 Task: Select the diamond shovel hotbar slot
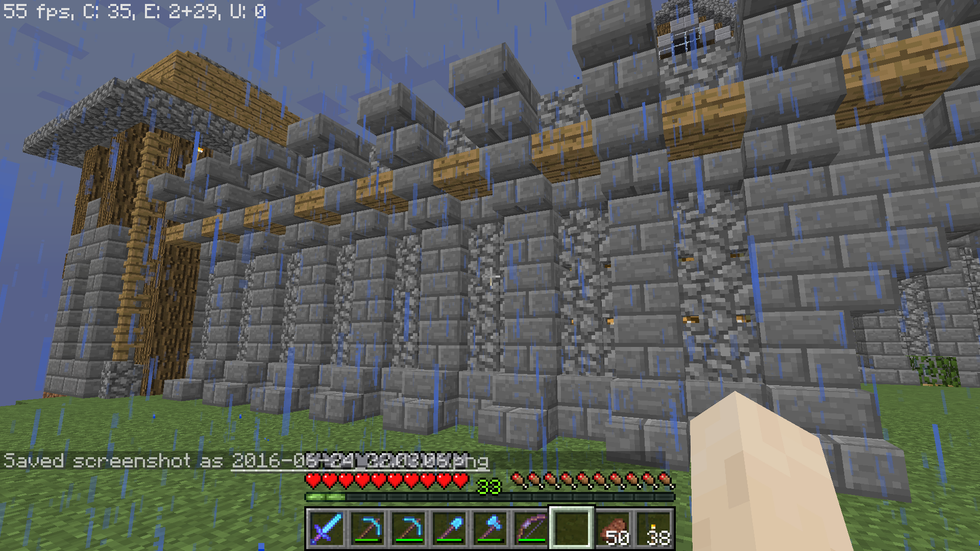coord(449,528)
